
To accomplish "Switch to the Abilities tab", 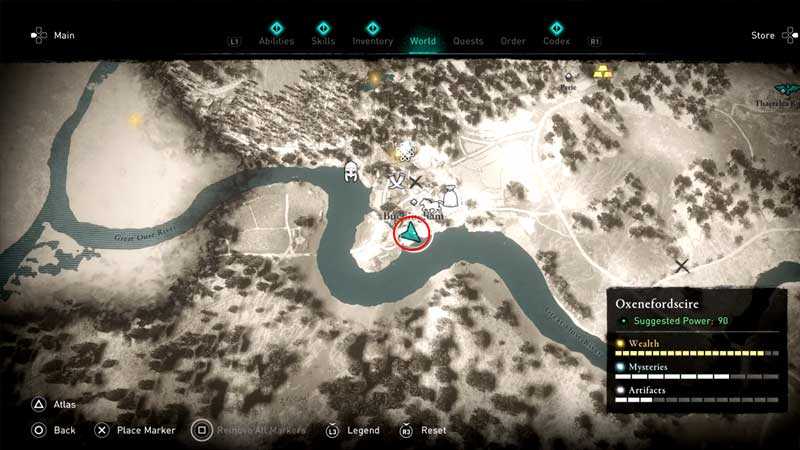I will [276, 41].
